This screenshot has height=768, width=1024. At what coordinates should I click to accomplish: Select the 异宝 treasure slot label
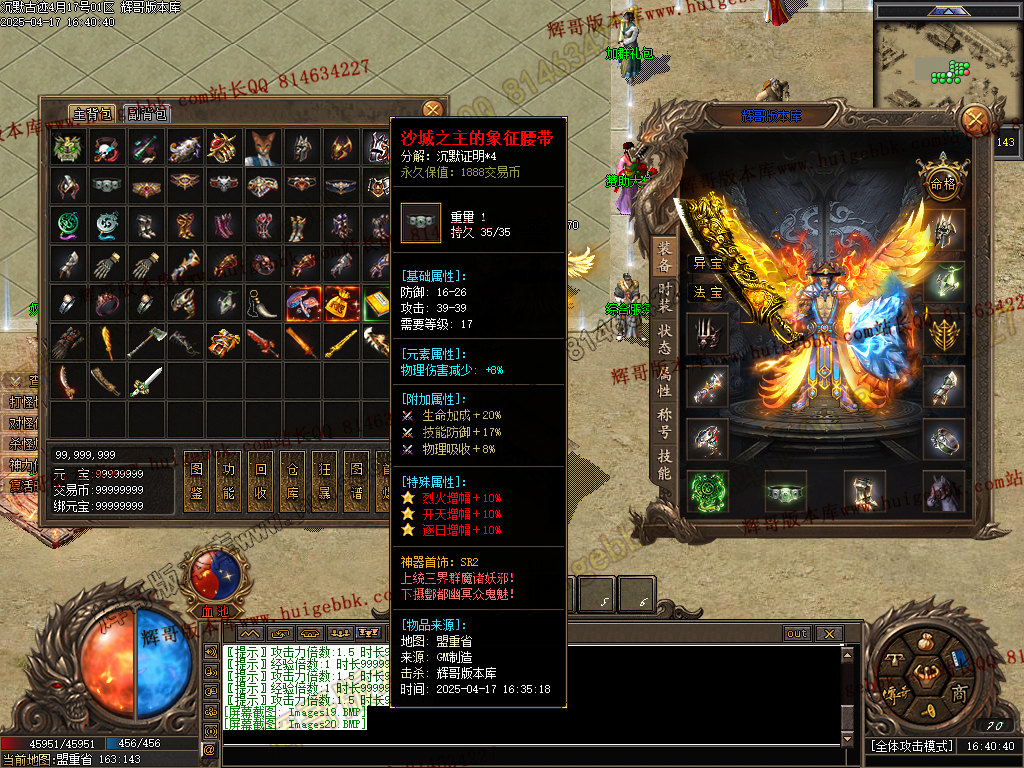[x=708, y=264]
